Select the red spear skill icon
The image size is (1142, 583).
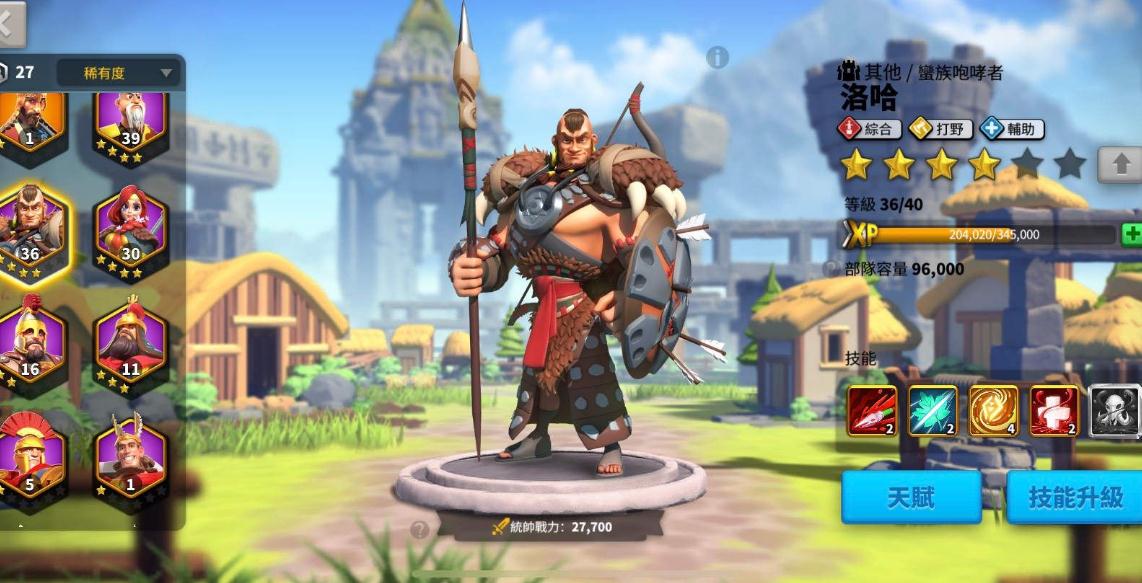[872, 411]
